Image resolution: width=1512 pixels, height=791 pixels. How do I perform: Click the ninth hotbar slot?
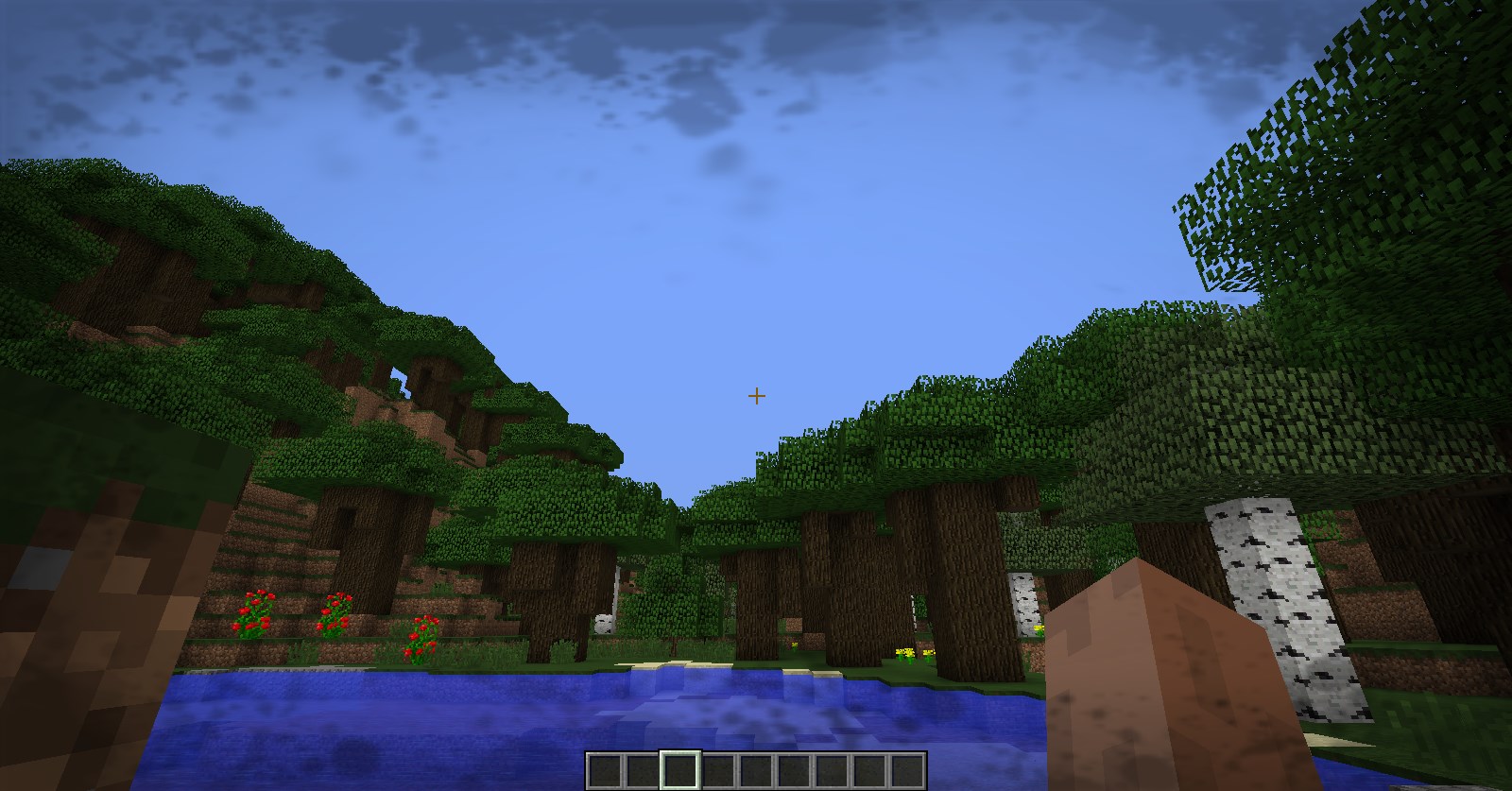point(905,771)
